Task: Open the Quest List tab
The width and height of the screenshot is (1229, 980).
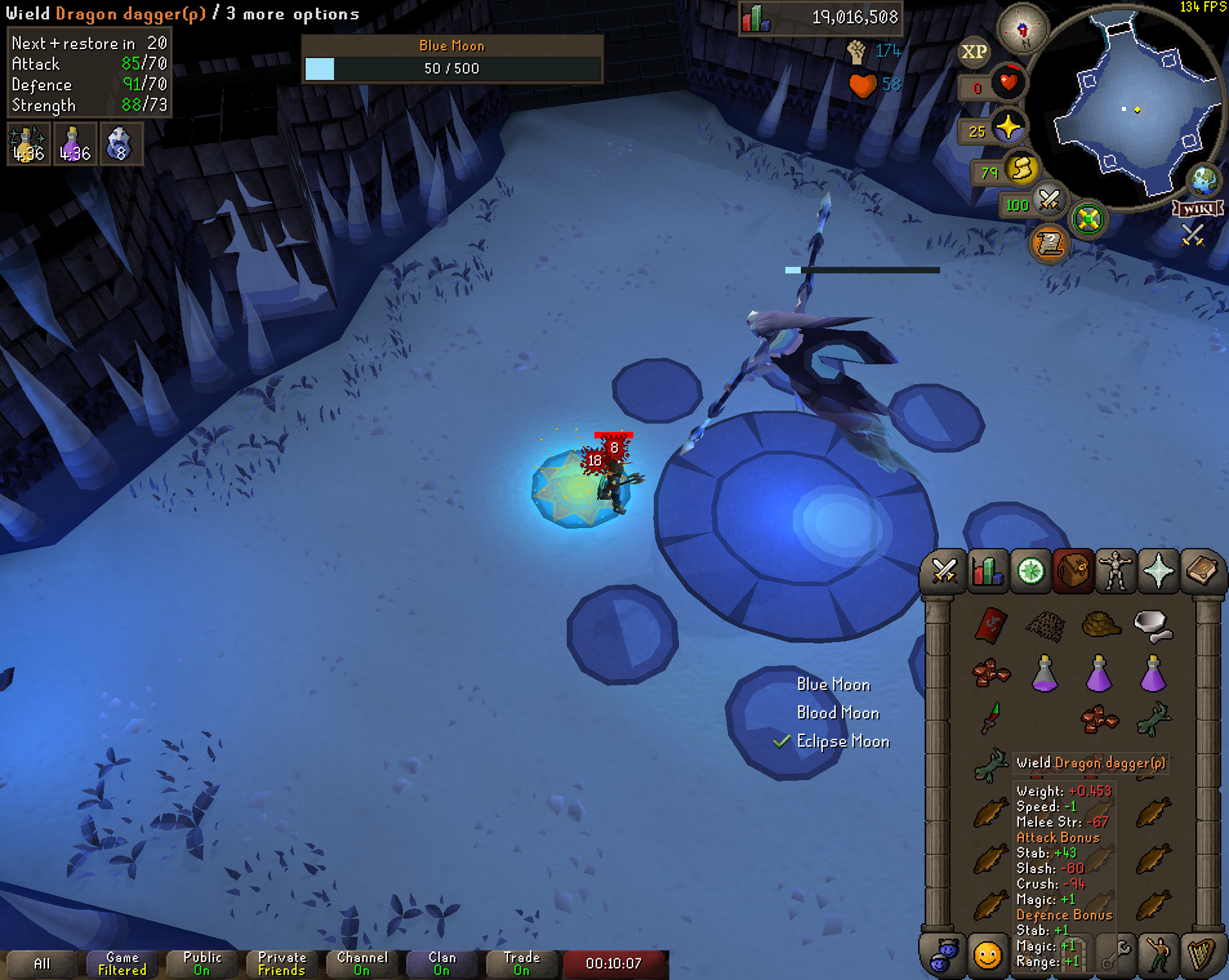Action: pos(1030,571)
